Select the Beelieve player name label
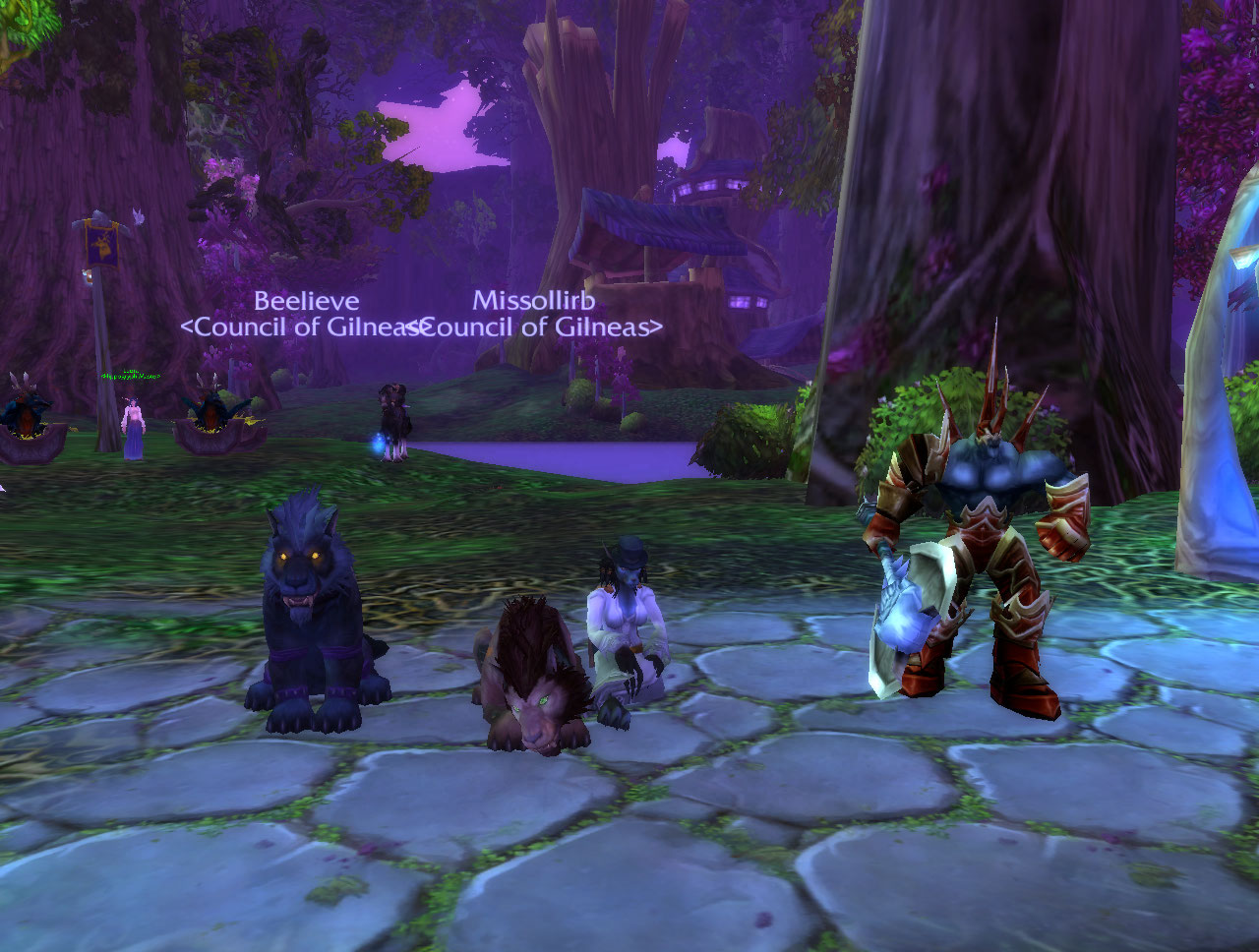The height and width of the screenshot is (952, 1259). coord(306,301)
